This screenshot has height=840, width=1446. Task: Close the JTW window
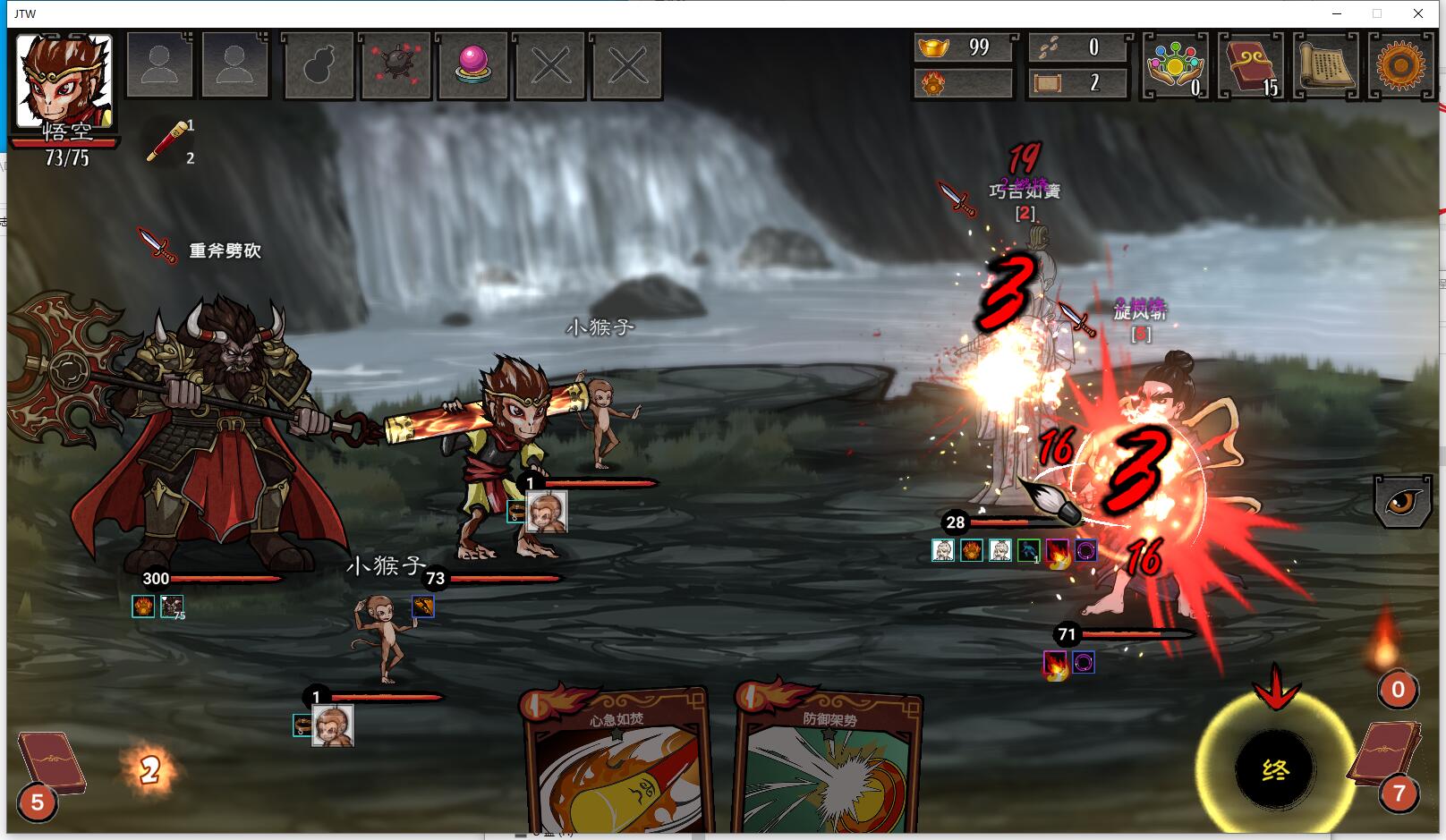tap(1418, 13)
